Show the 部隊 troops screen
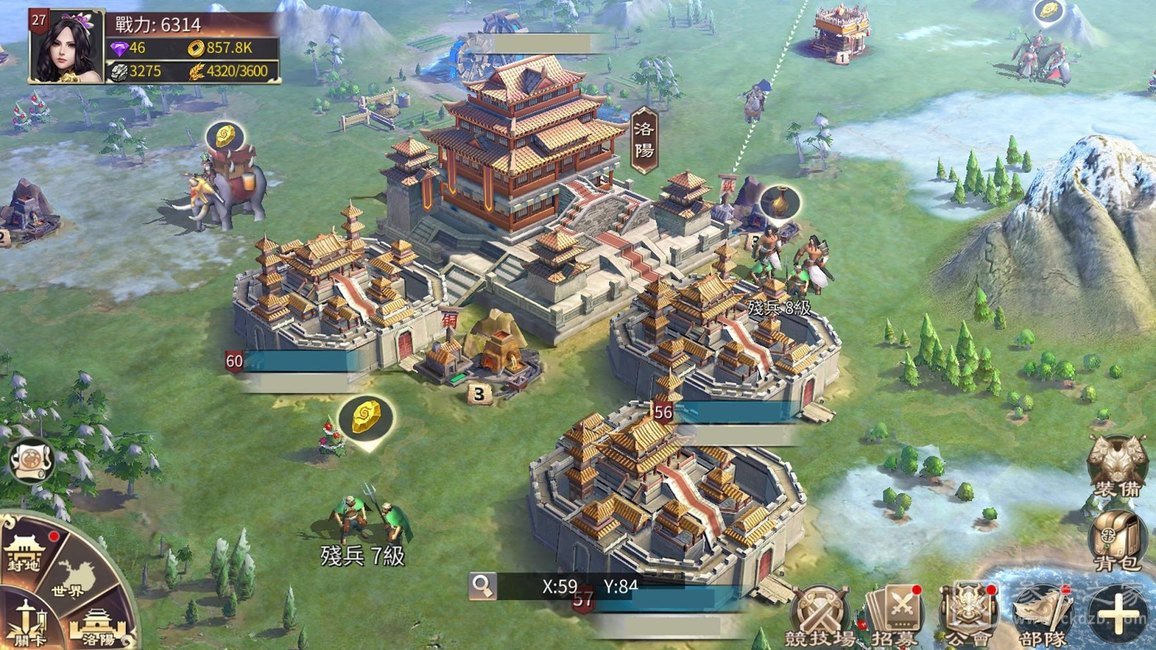This screenshot has width=1156, height=650. (1042, 613)
